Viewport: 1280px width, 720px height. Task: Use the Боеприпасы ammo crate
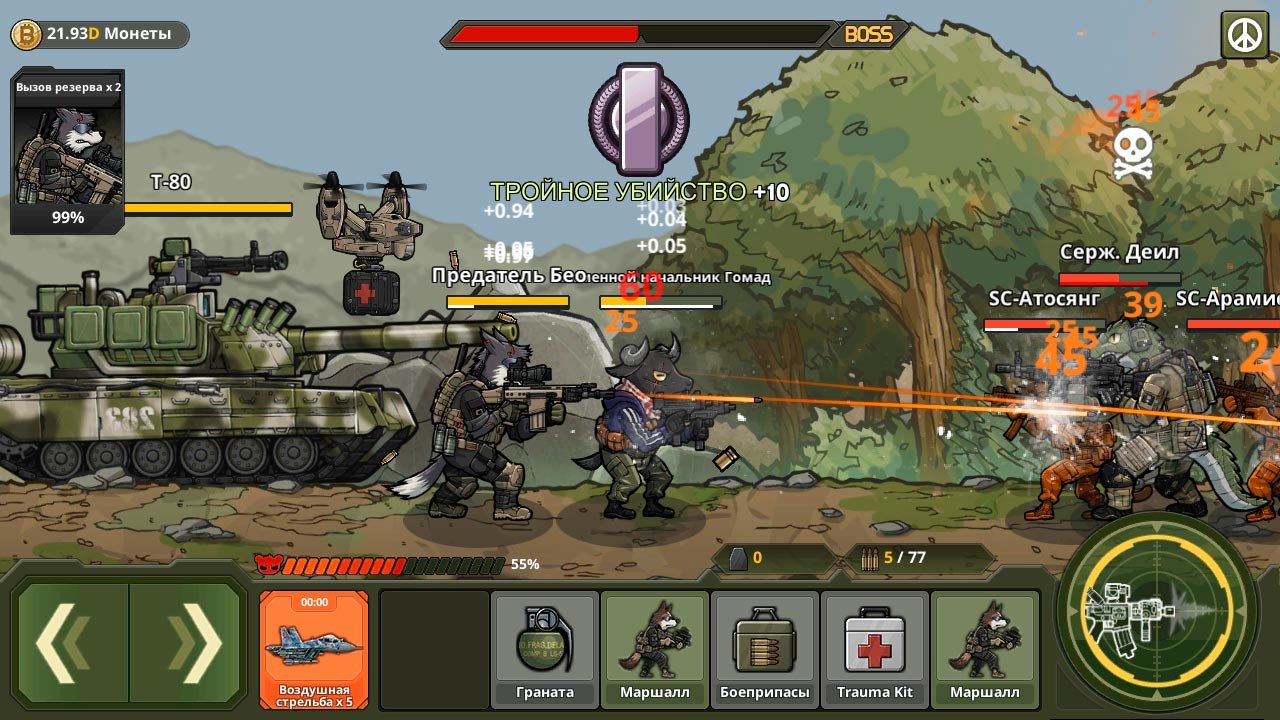[764, 648]
